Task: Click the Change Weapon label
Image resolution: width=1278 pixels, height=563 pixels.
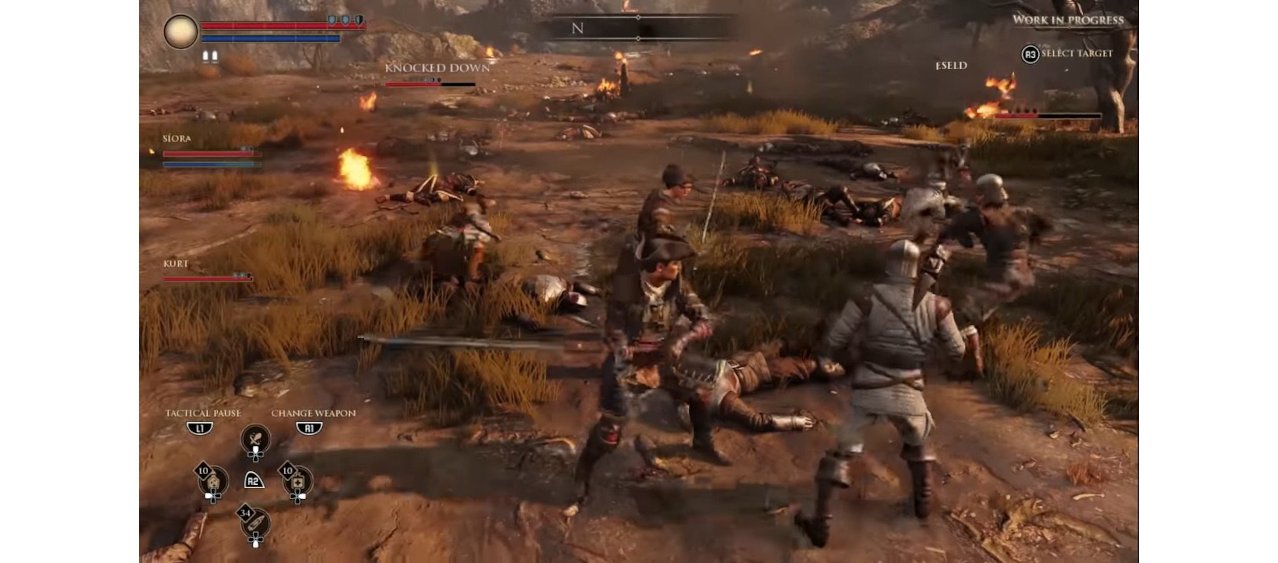Action: click(313, 413)
